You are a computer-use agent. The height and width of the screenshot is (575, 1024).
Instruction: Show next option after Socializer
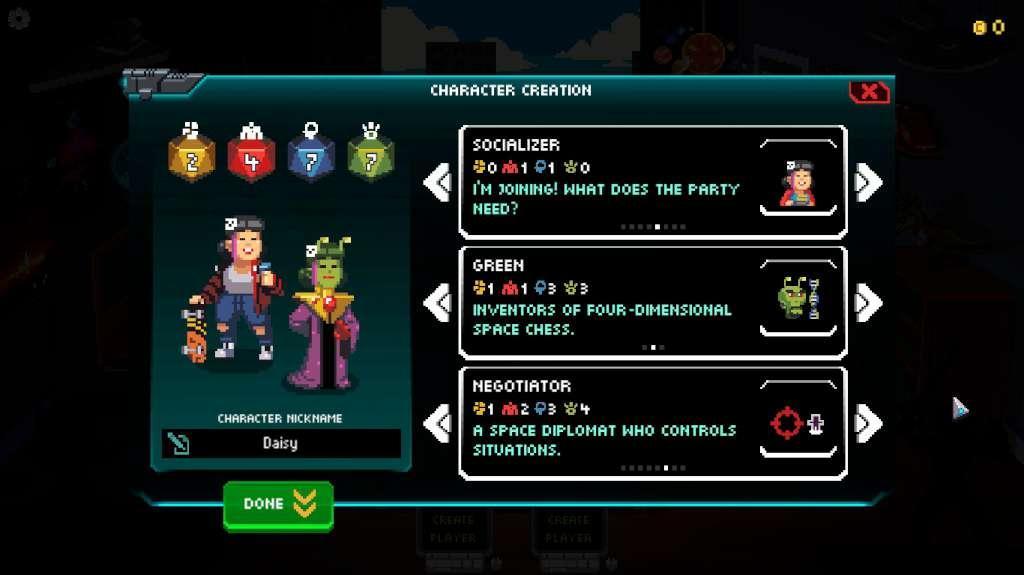tap(868, 182)
